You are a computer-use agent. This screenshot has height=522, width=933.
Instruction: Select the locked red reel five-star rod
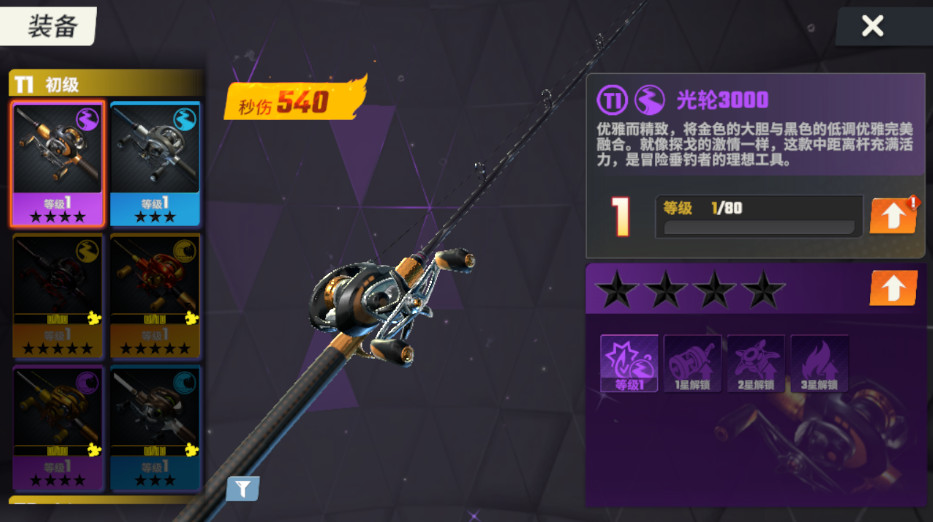[154, 296]
